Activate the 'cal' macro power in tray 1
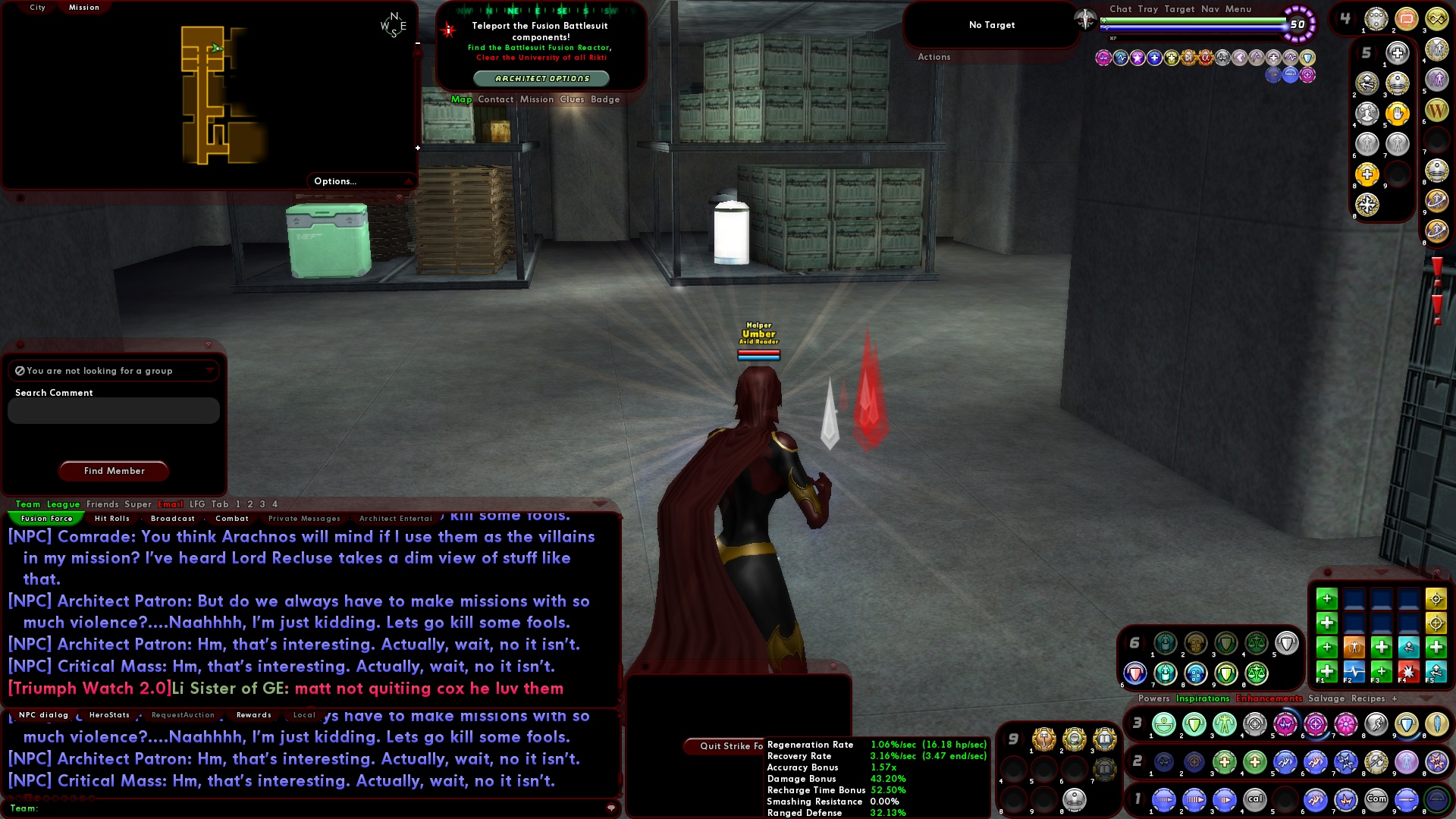Image resolution: width=1456 pixels, height=819 pixels. pos(1256,800)
